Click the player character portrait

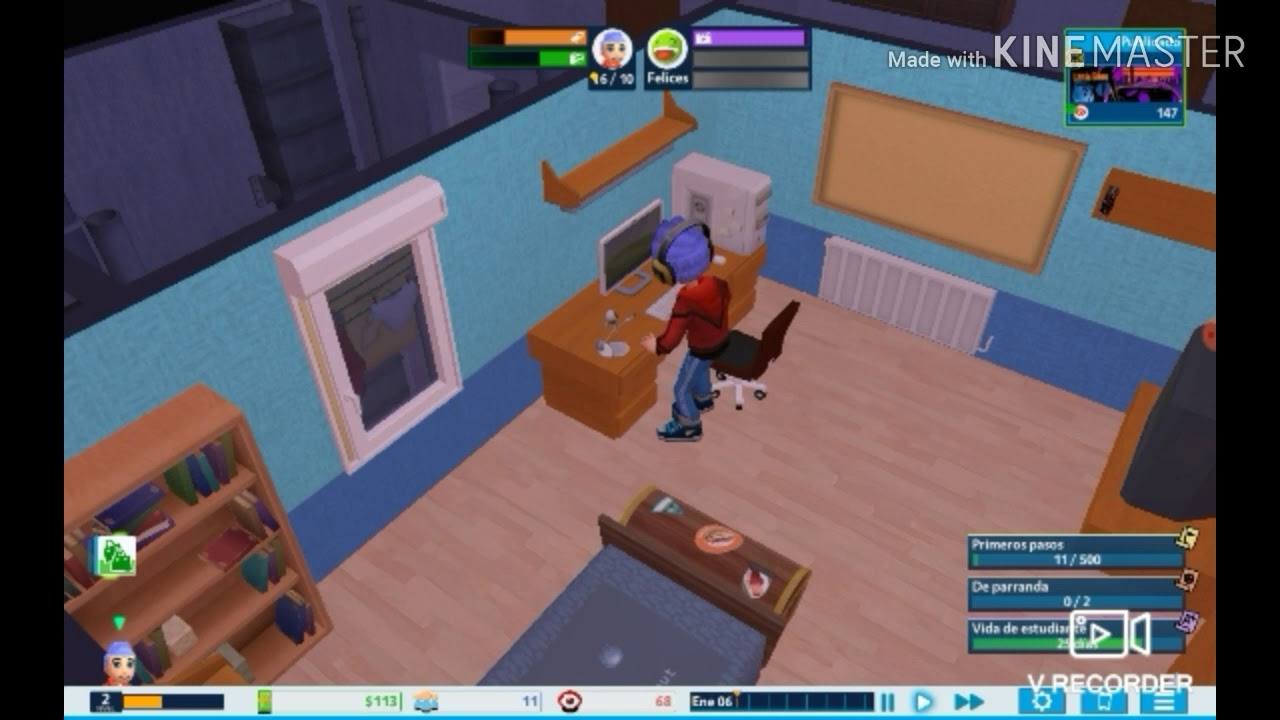612,49
